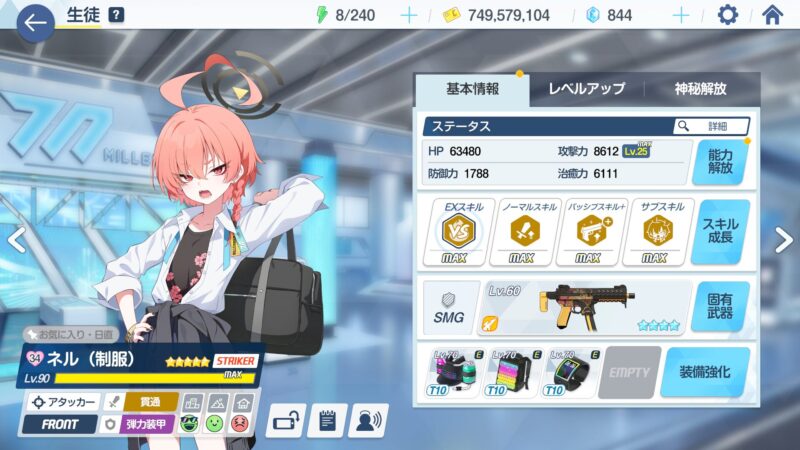The height and width of the screenshot is (450, 800).
Task: Add more pyroxene with the plus button
Action: point(680,15)
